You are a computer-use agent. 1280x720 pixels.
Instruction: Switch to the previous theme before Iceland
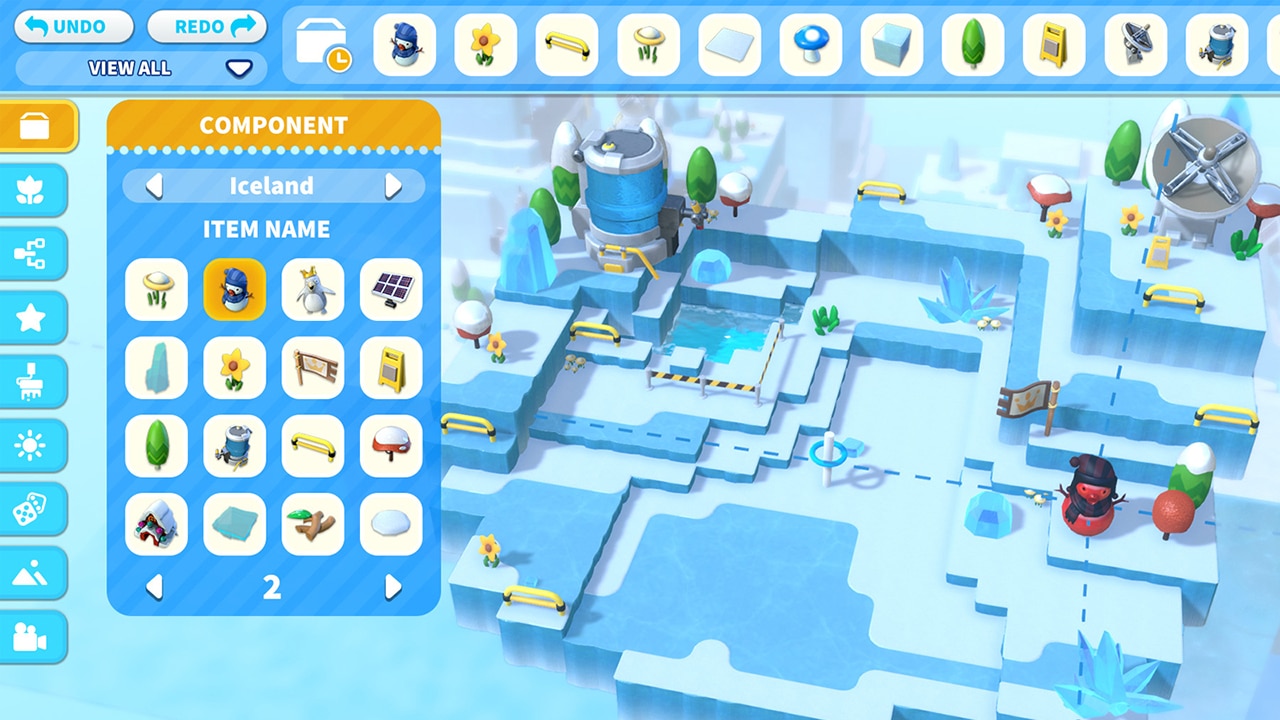coord(154,186)
